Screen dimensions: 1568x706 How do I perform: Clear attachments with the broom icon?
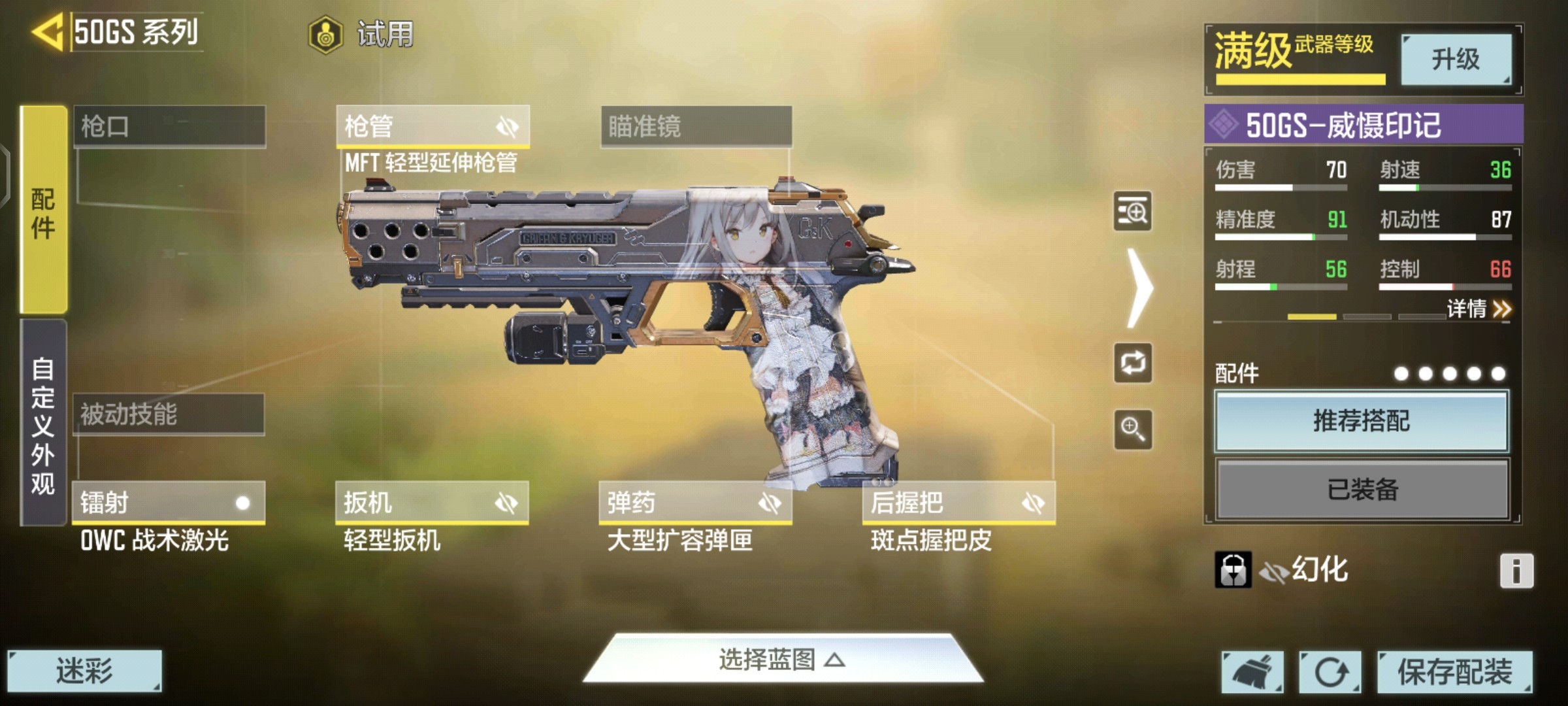click(x=1252, y=672)
